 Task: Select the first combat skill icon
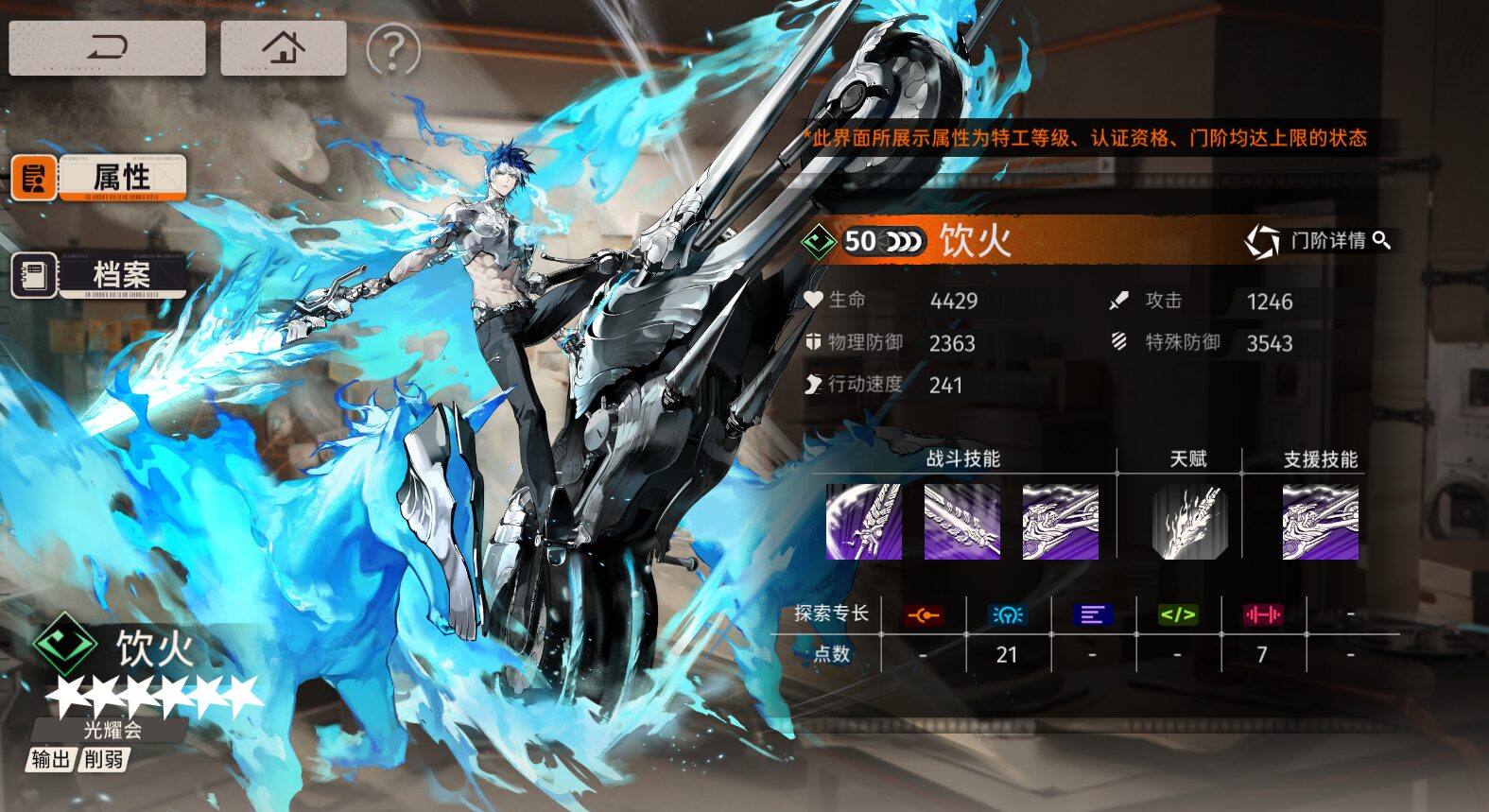863,522
